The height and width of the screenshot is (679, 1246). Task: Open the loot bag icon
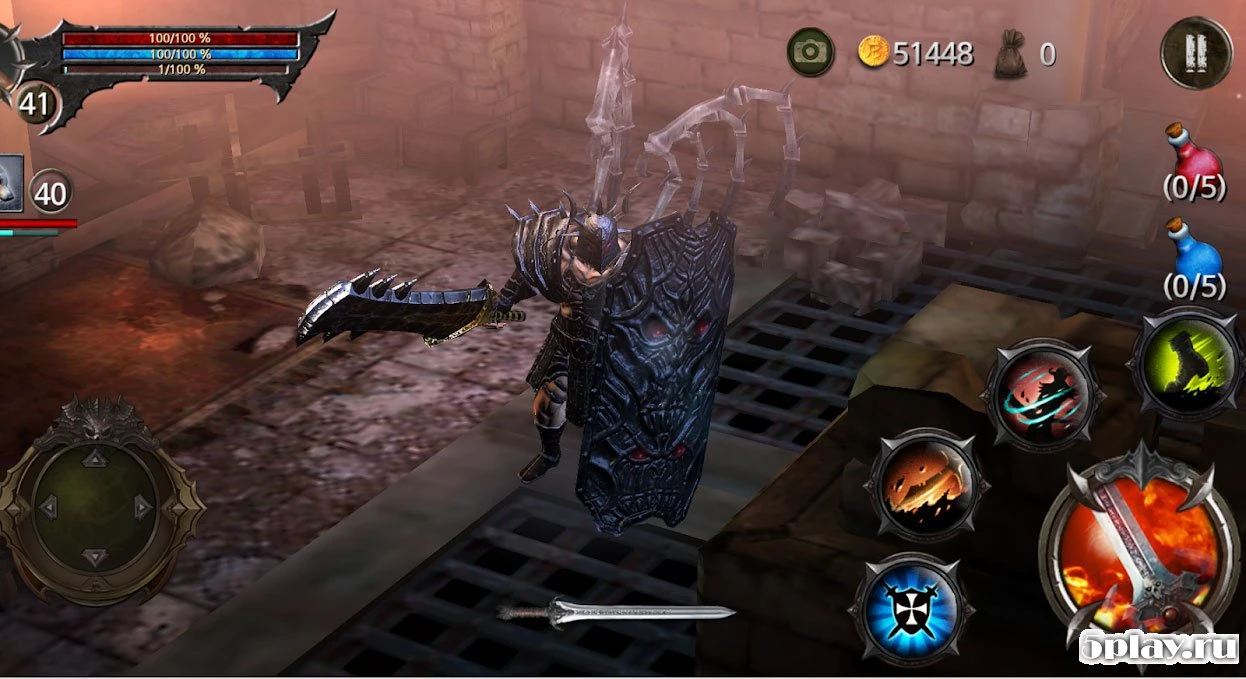(1011, 54)
